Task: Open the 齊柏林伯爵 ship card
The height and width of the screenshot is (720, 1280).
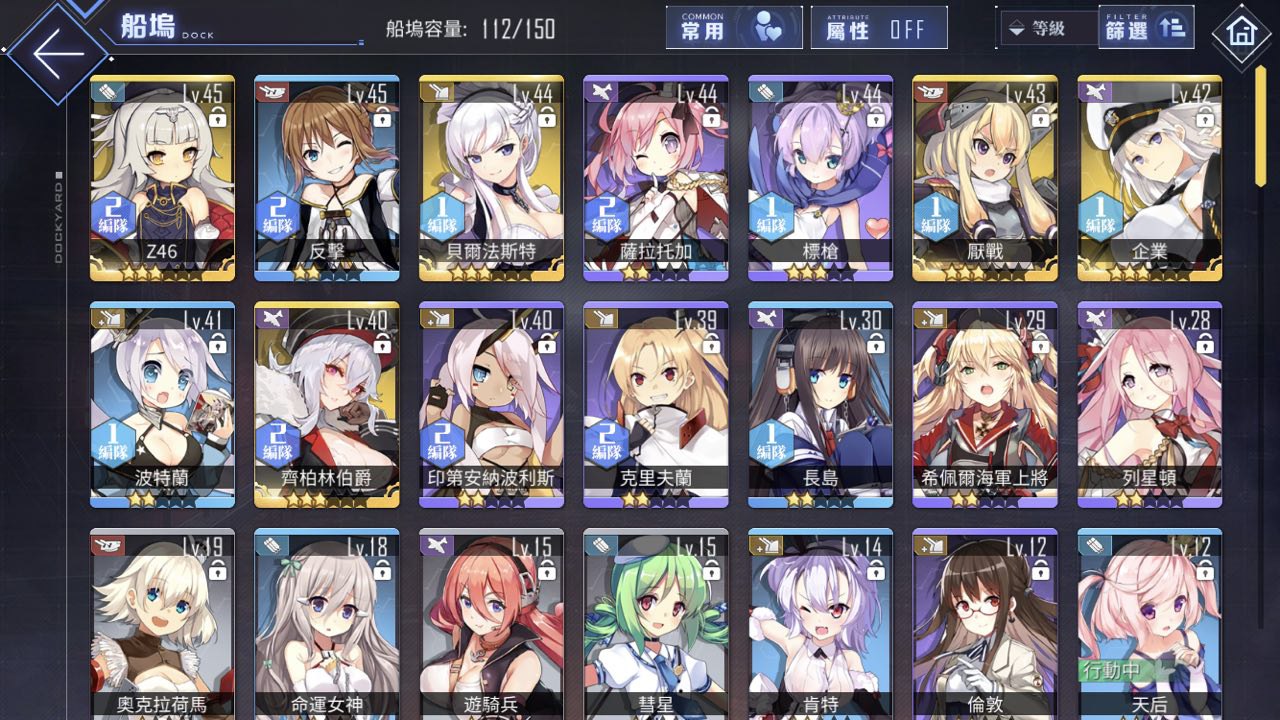Action: [327, 405]
